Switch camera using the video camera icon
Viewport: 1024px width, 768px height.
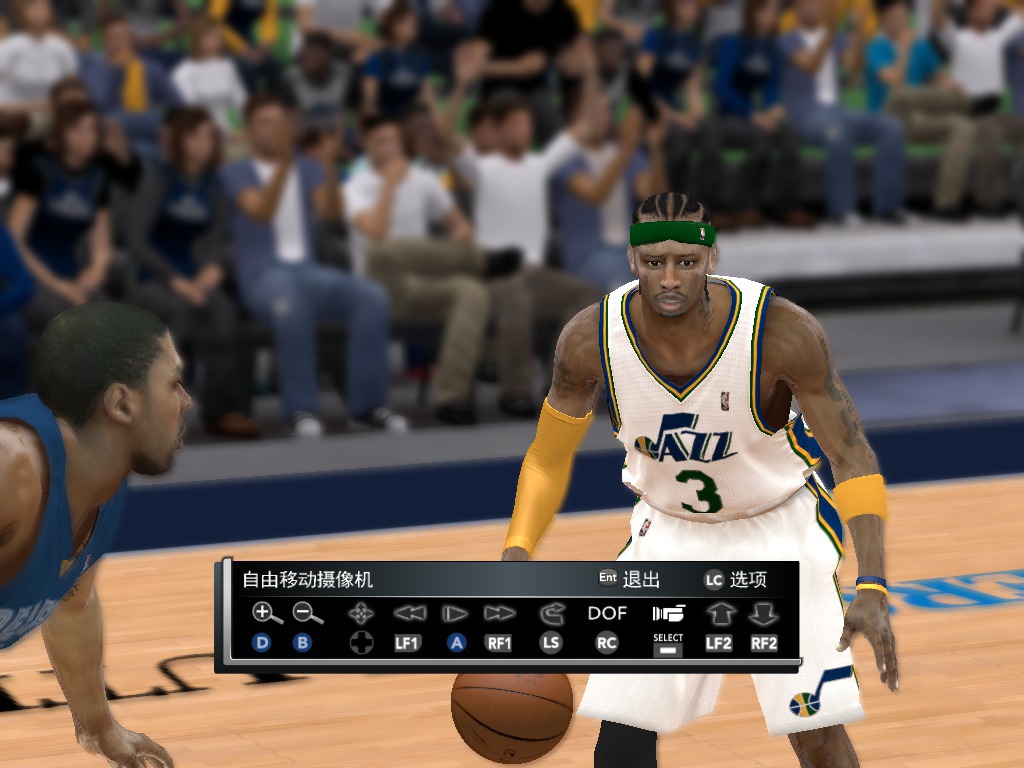click(x=668, y=613)
